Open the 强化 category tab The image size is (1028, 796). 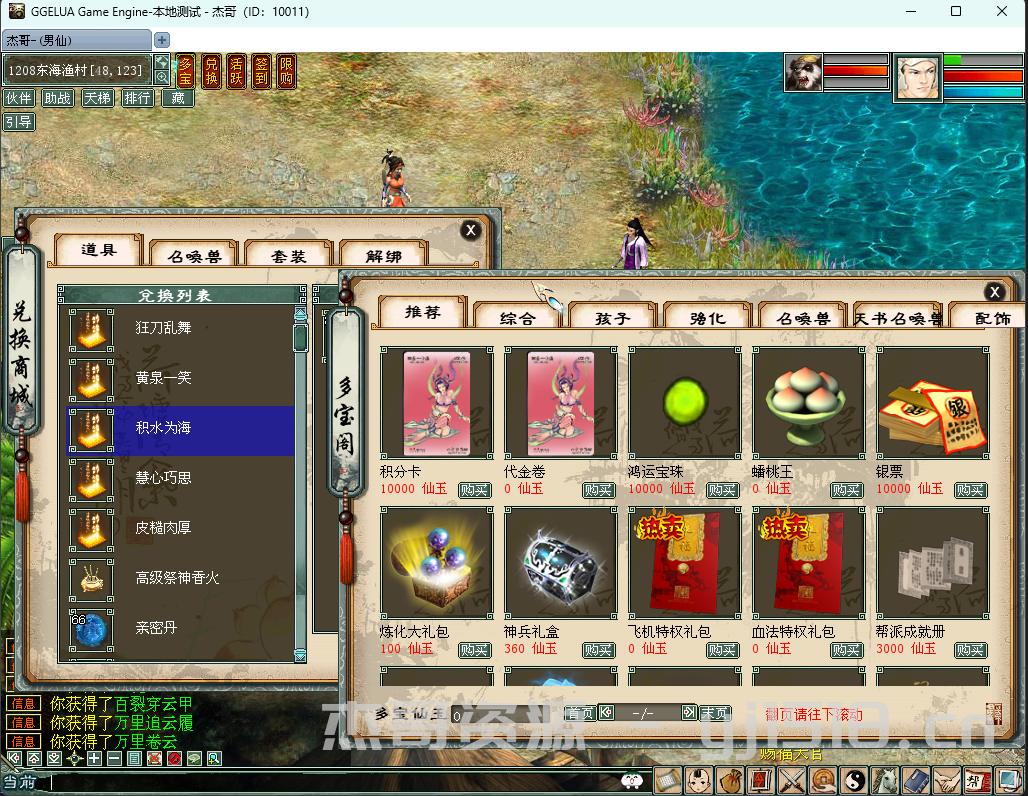point(708,318)
